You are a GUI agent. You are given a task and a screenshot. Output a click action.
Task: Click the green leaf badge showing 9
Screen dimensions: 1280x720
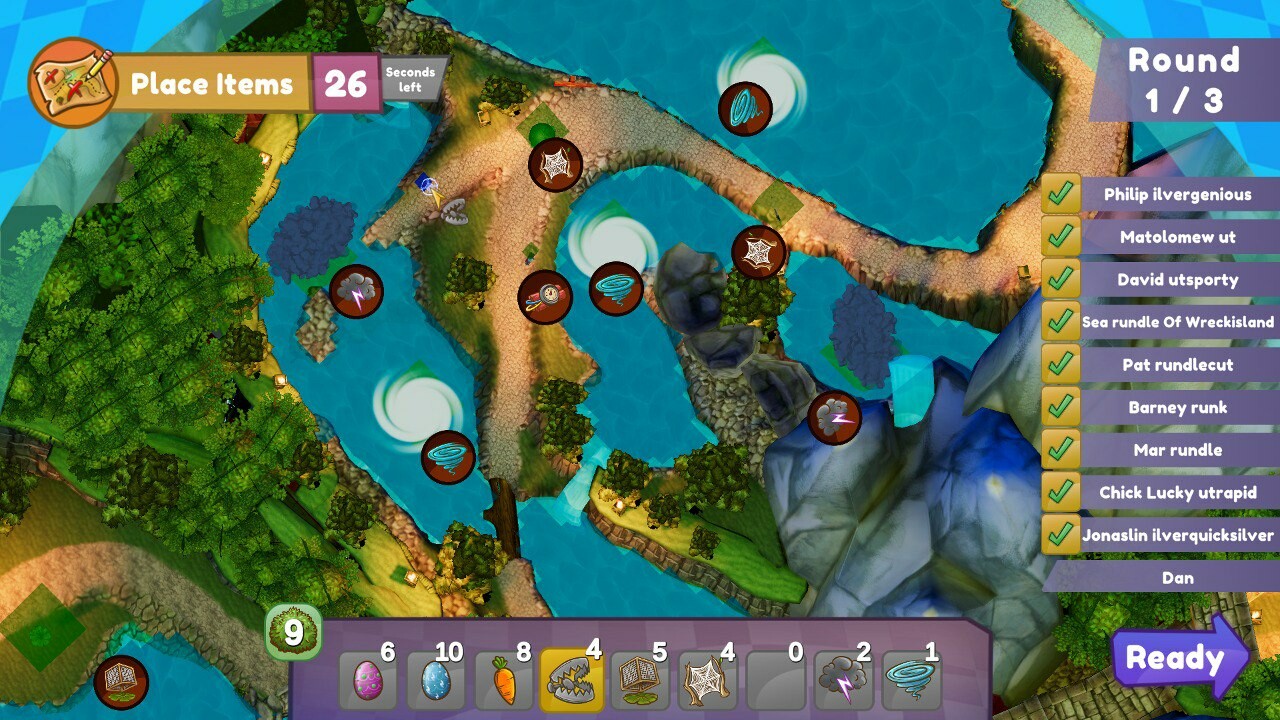click(x=293, y=630)
